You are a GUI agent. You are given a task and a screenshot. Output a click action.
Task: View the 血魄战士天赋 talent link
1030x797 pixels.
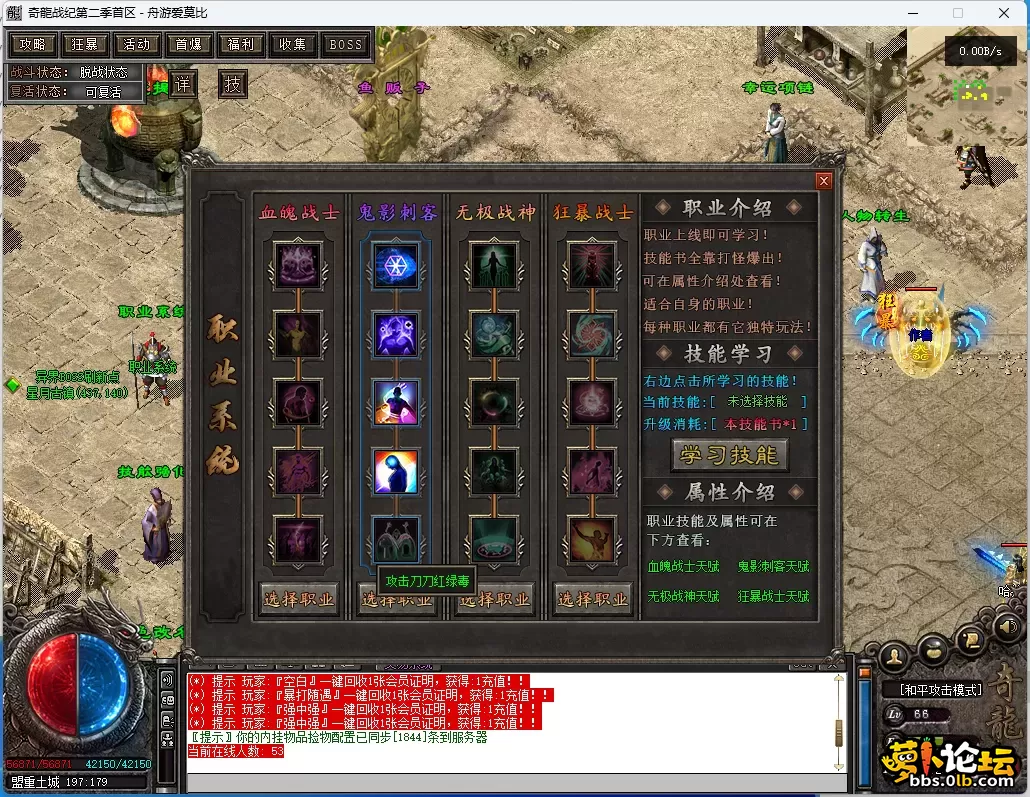[x=683, y=567]
